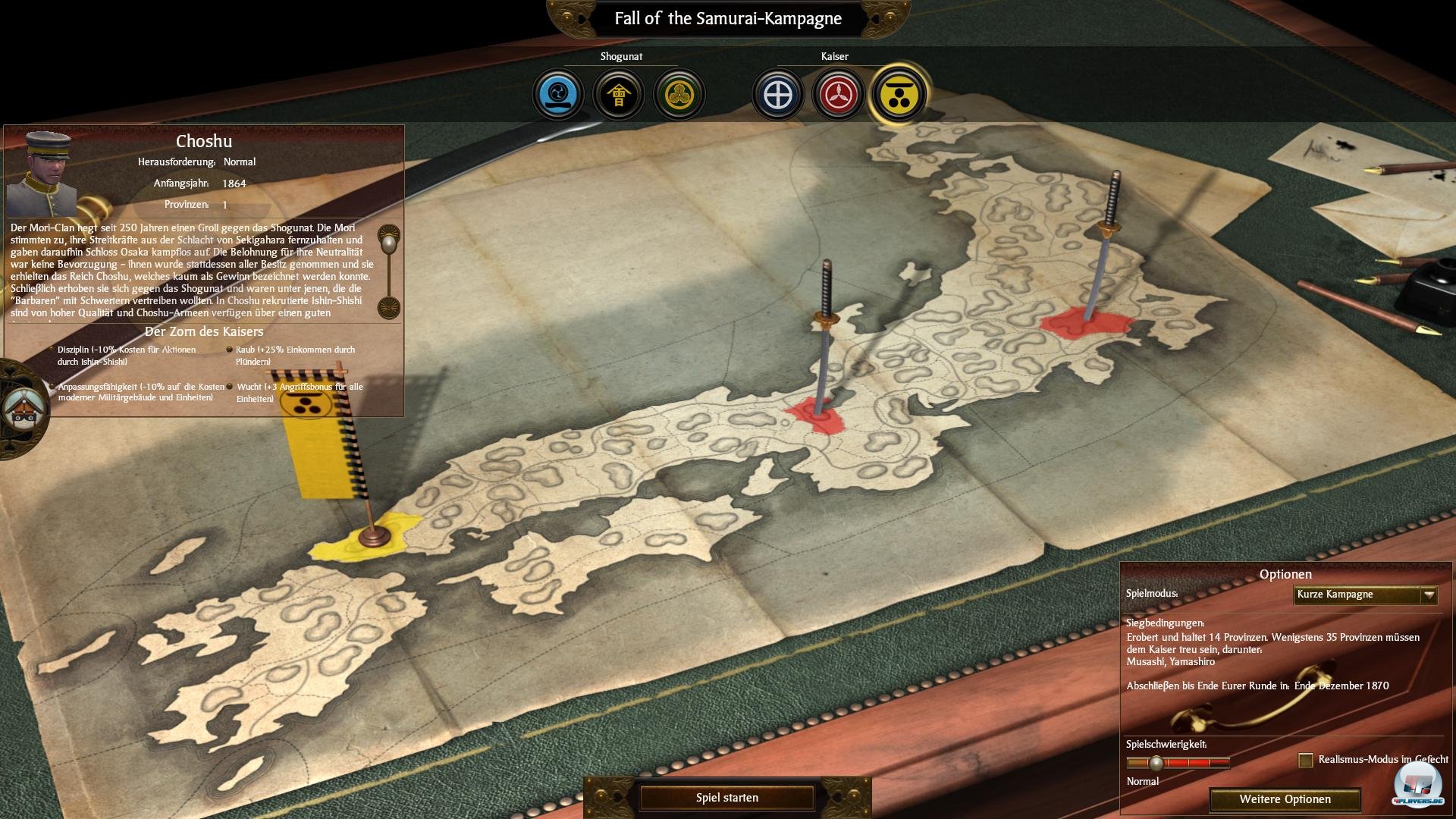Screen dimensions: 1456x819
Task: Pick the green clan emblem with gold leaves
Action: tap(679, 95)
